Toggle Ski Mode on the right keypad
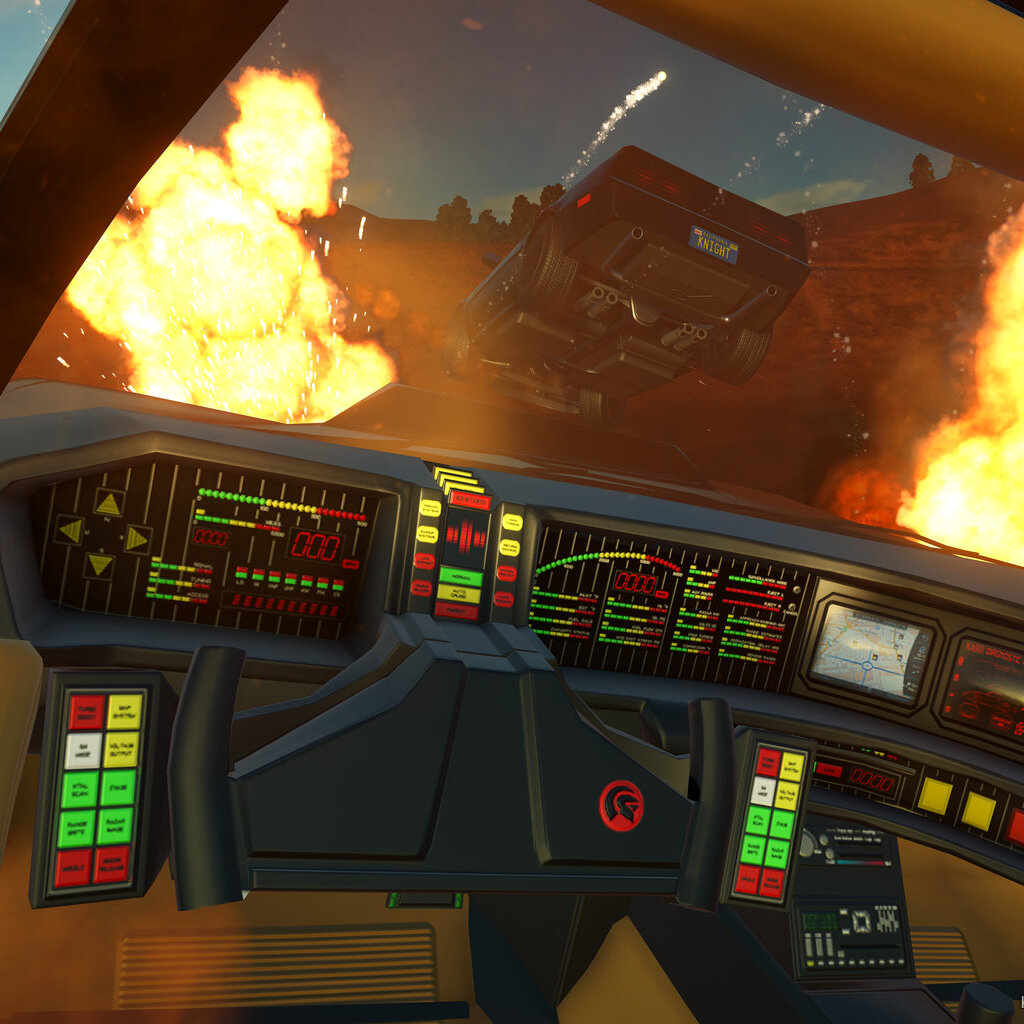Viewport: 1024px width, 1024px height. [x=764, y=790]
